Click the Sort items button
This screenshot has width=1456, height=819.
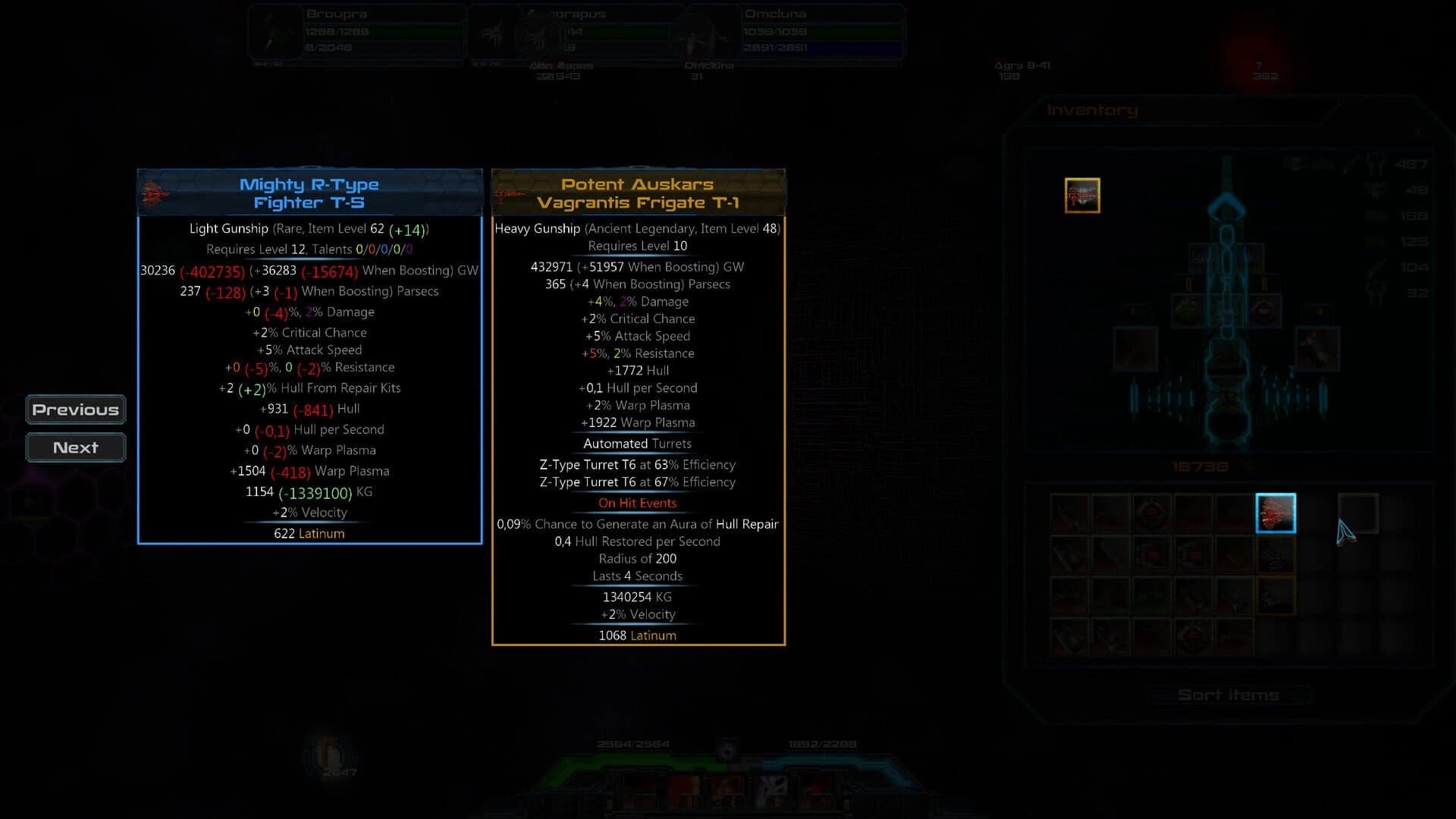pos(1226,694)
